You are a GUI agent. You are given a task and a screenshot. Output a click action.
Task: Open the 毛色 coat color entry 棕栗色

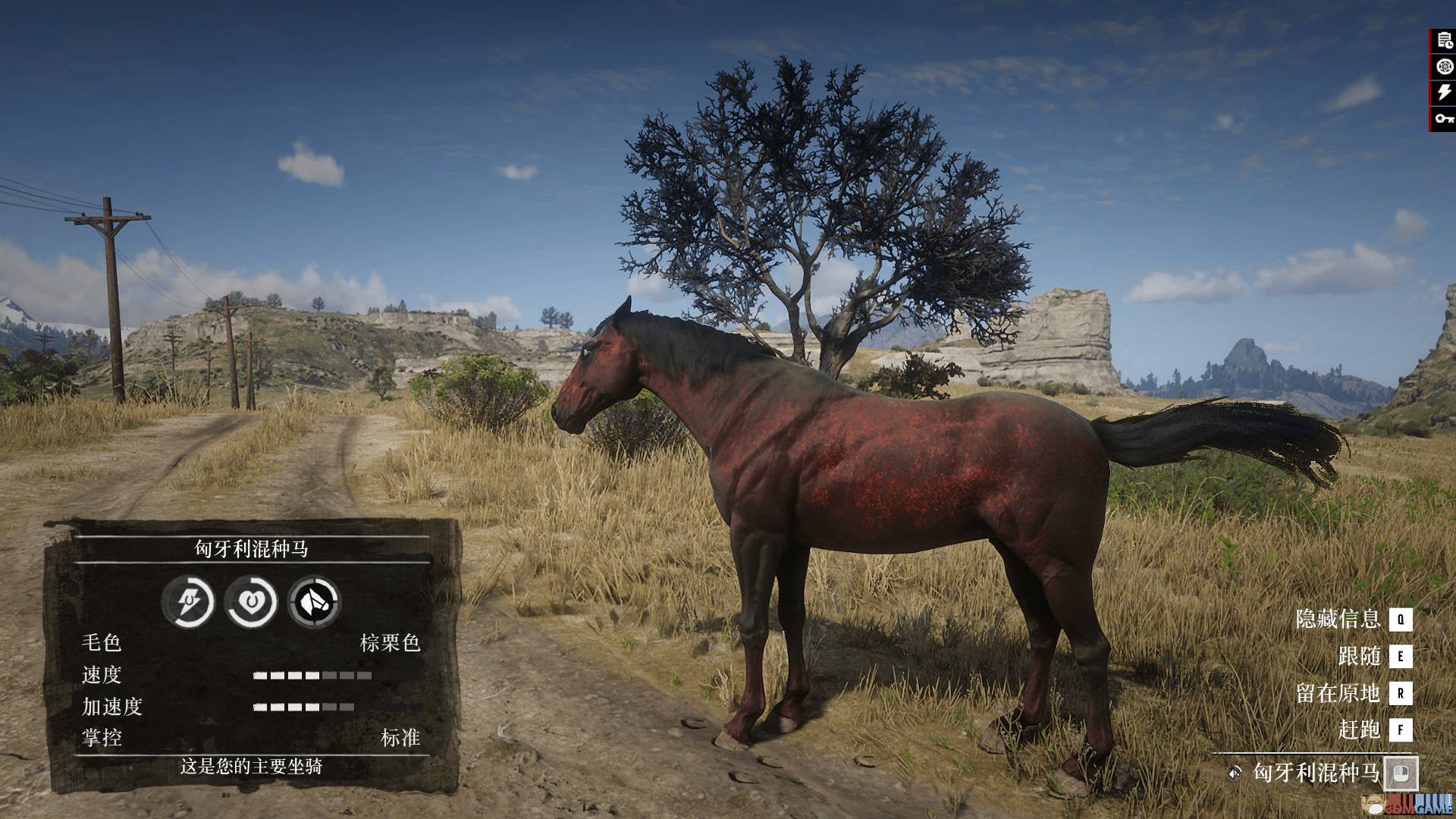click(x=391, y=644)
